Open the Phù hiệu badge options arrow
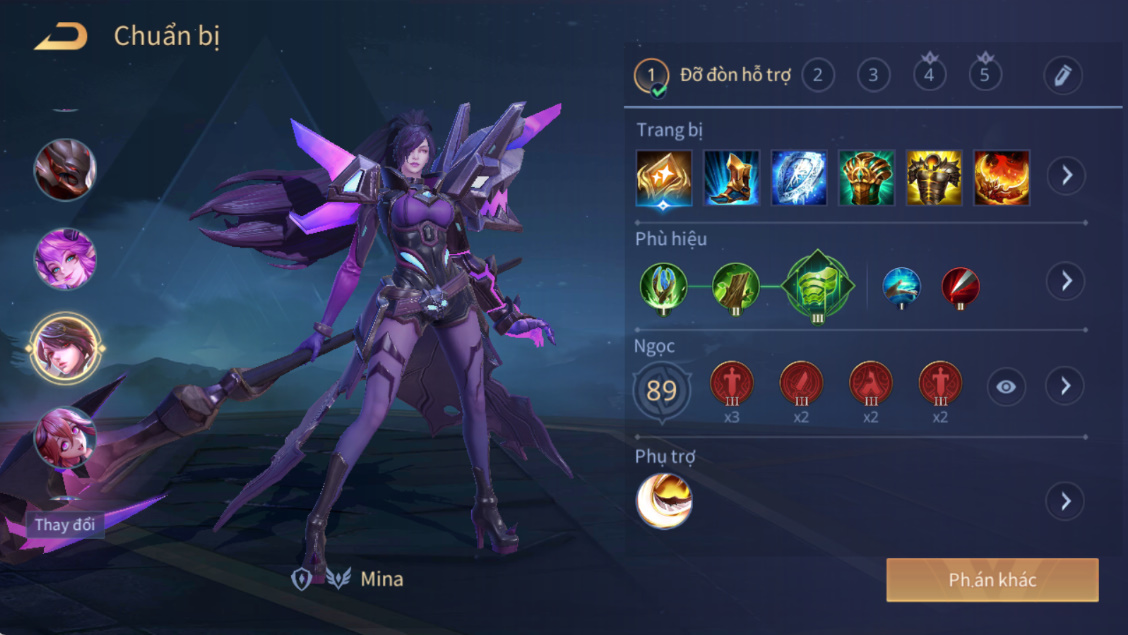This screenshot has width=1128, height=635. [1066, 281]
